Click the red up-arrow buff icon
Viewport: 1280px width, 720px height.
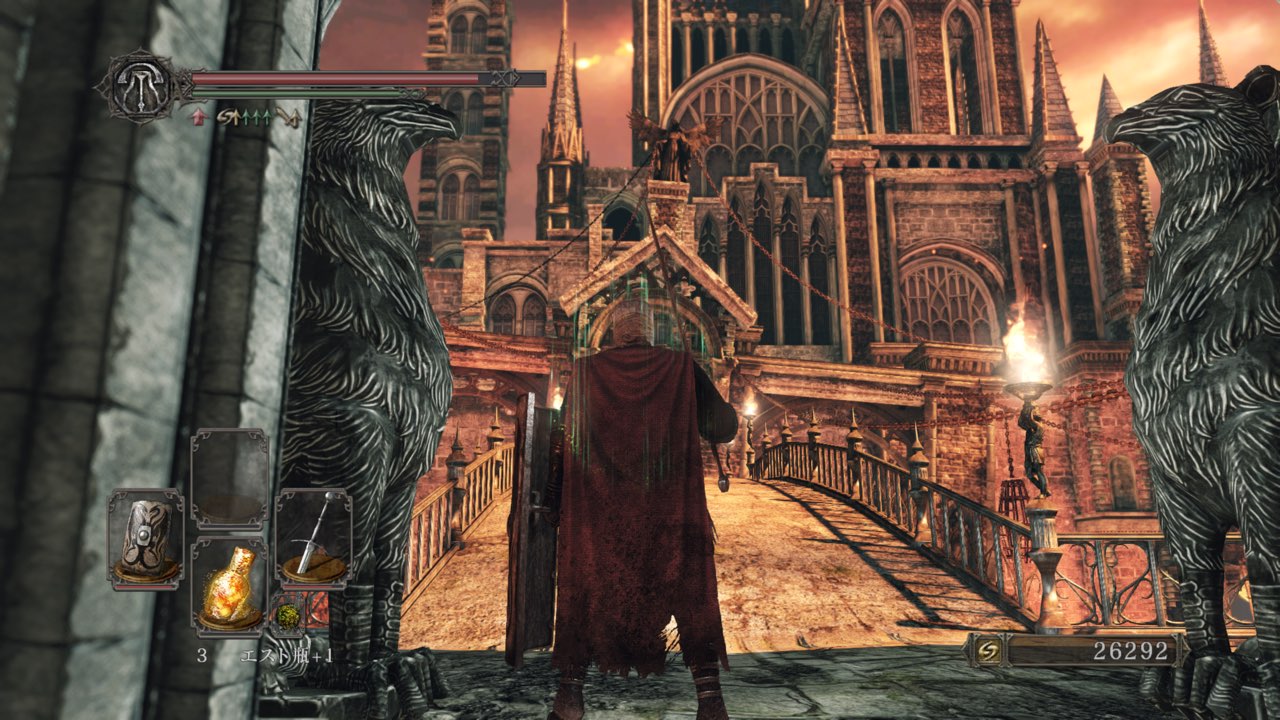[x=198, y=118]
